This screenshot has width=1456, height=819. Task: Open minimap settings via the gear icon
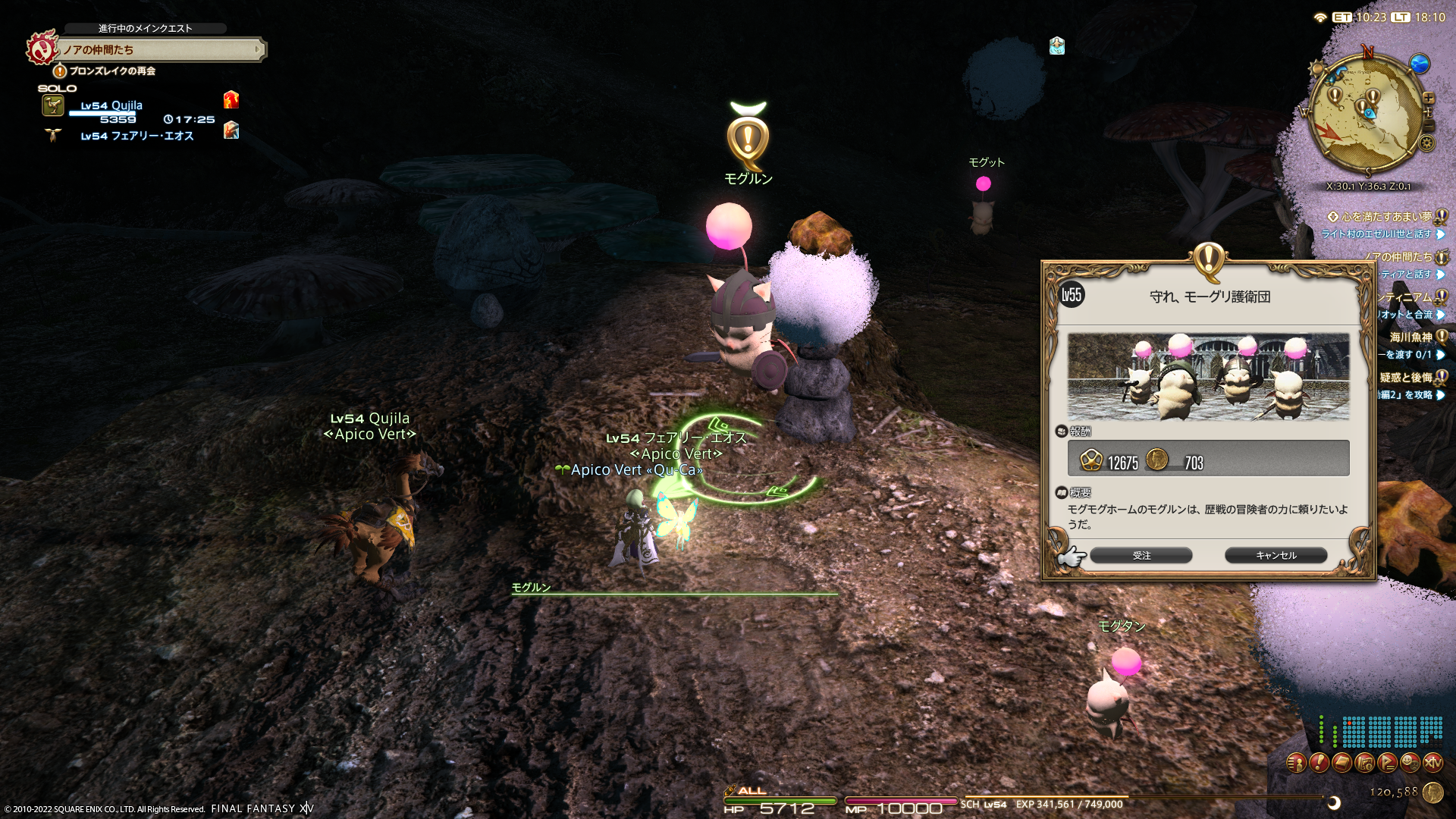click(x=1427, y=143)
